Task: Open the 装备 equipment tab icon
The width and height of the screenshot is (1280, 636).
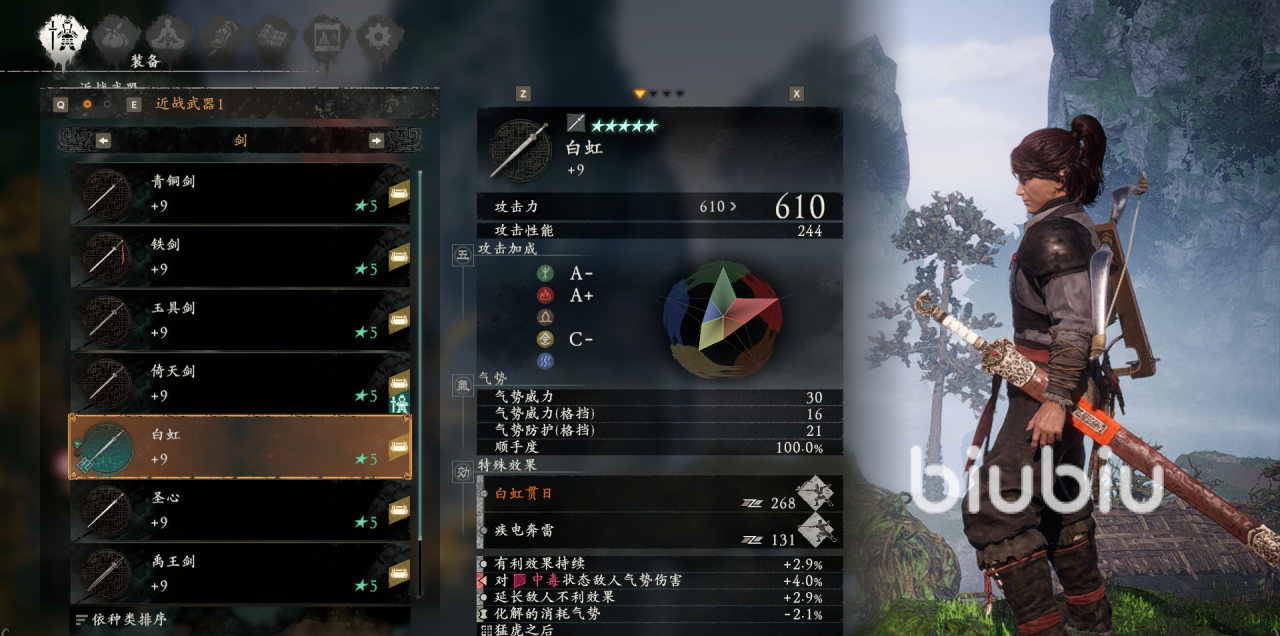Action: point(62,38)
